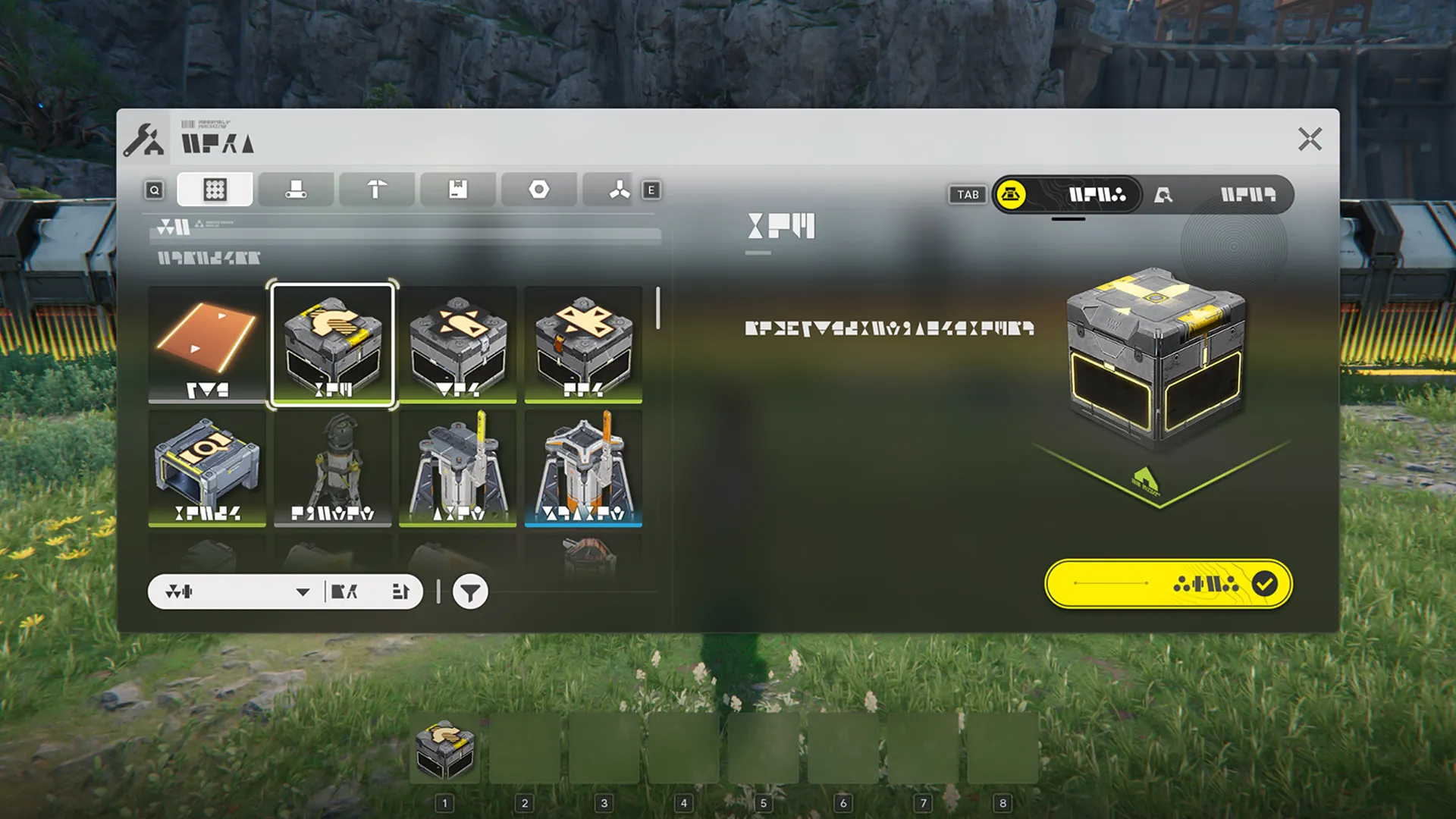The height and width of the screenshot is (819, 1456).
Task: Open the floppy disk category tab
Action: 458,190
